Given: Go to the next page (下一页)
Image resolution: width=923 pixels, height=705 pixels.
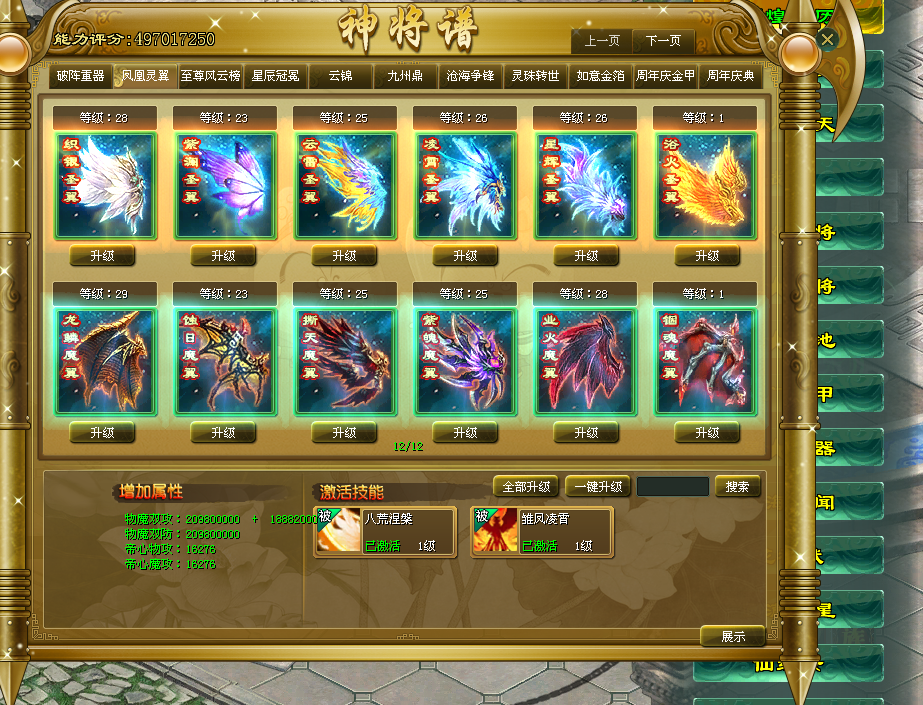Looking at the screenshot, I should 663,41.
